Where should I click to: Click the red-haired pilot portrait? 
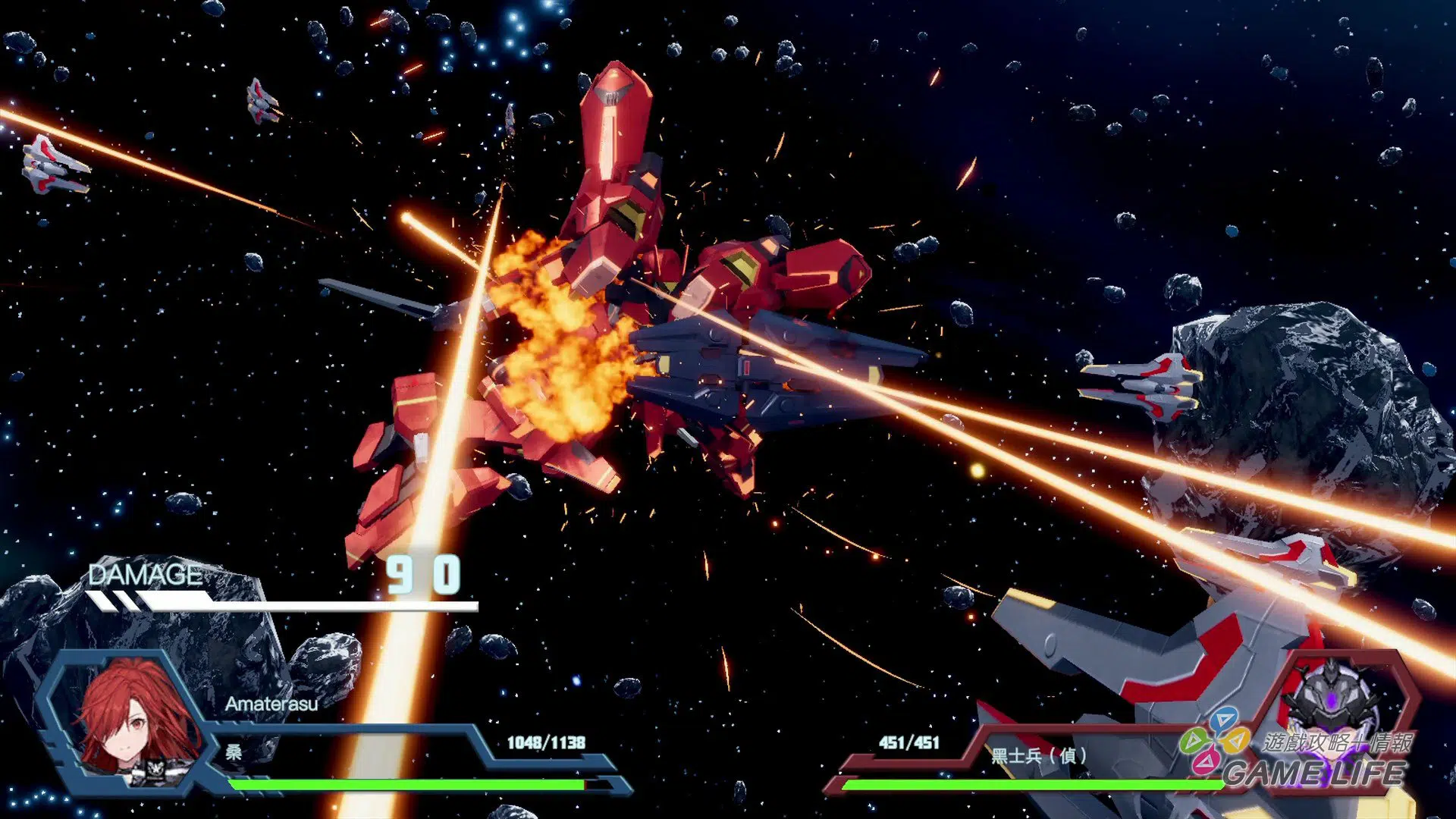coord(136,720)
